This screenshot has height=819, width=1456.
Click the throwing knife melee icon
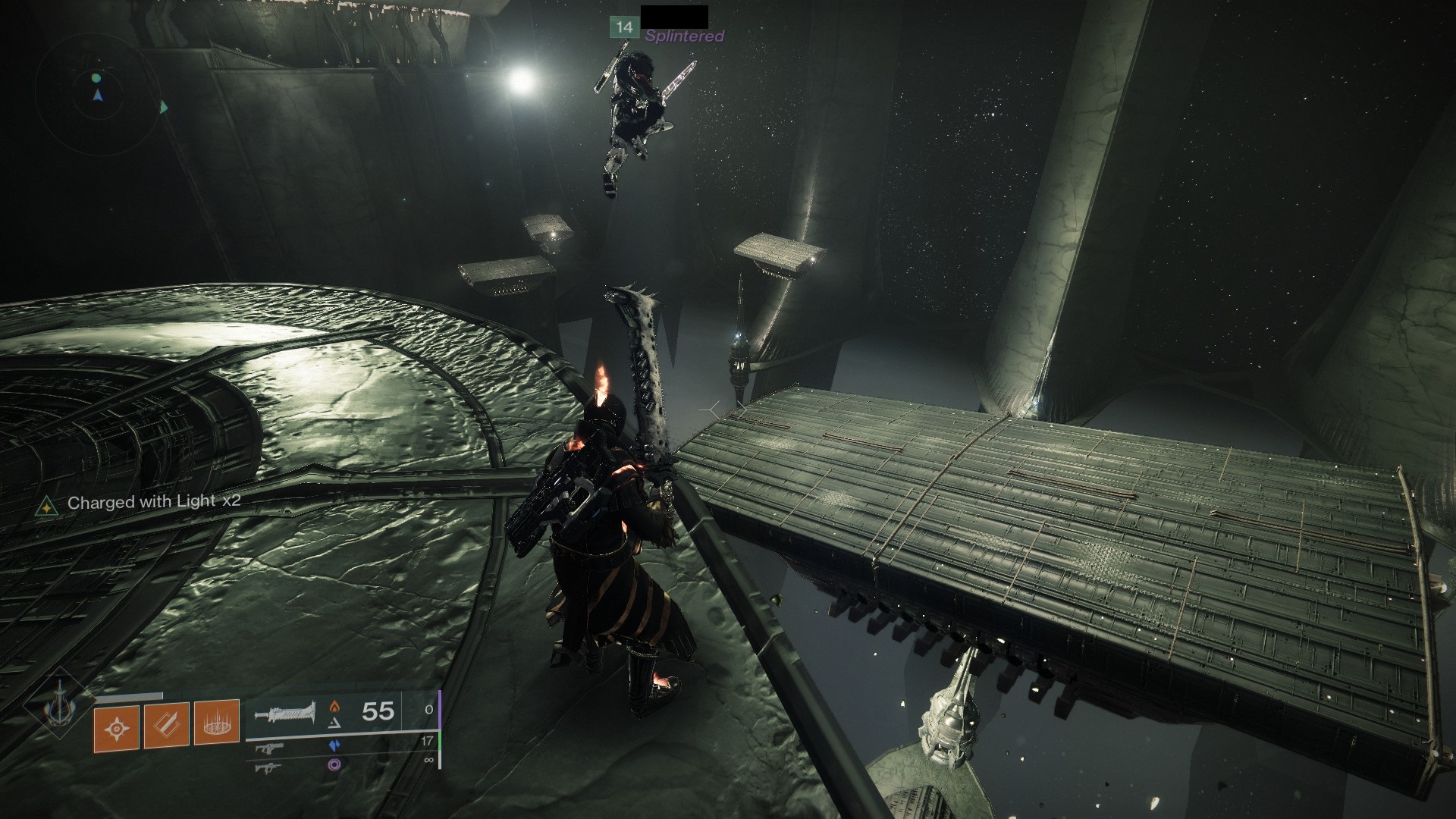tap(166, 726)
